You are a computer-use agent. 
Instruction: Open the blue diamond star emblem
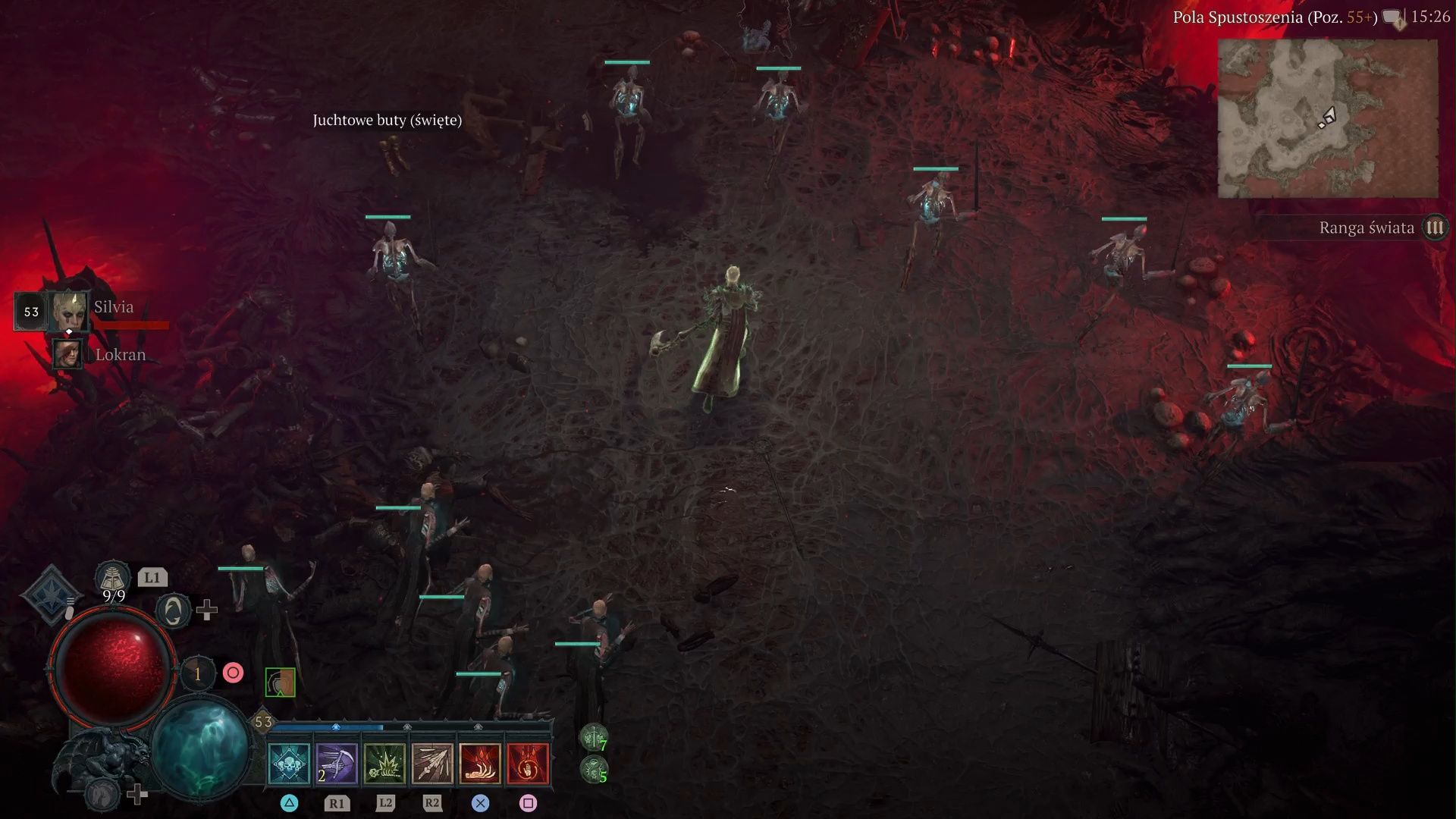pos(50,595)
